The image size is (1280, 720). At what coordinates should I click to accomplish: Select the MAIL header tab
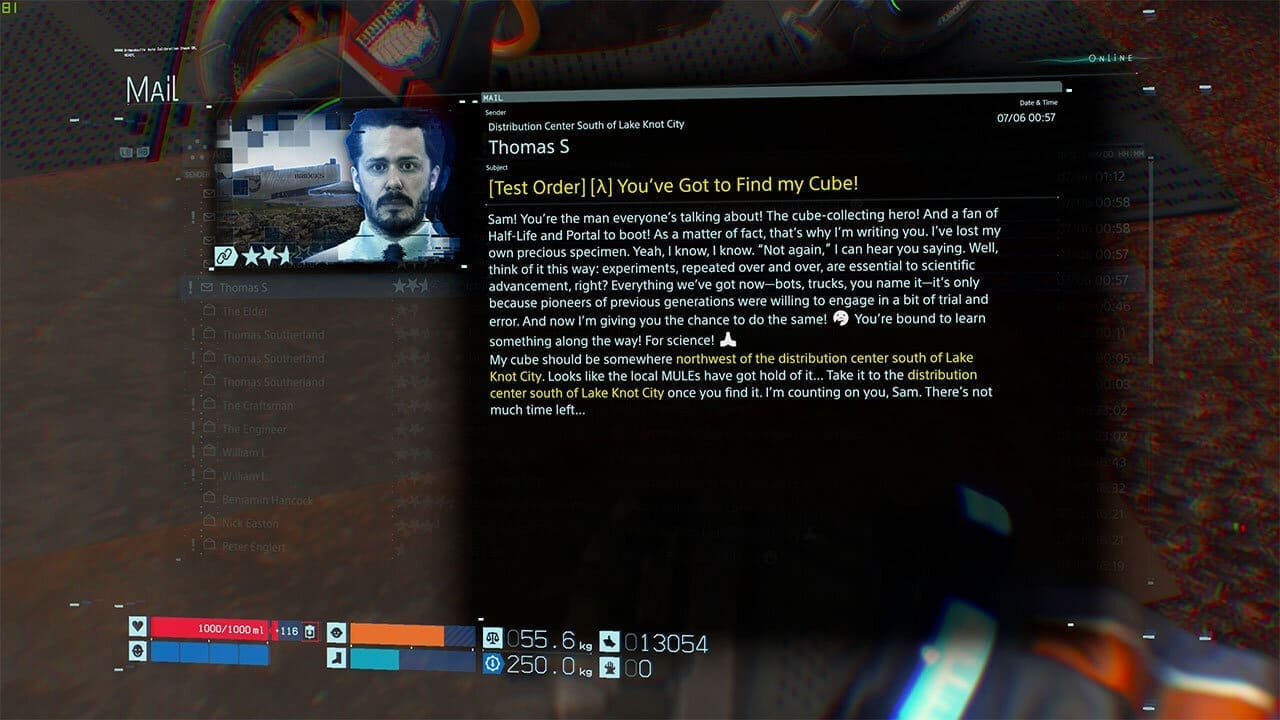(492, 98)
